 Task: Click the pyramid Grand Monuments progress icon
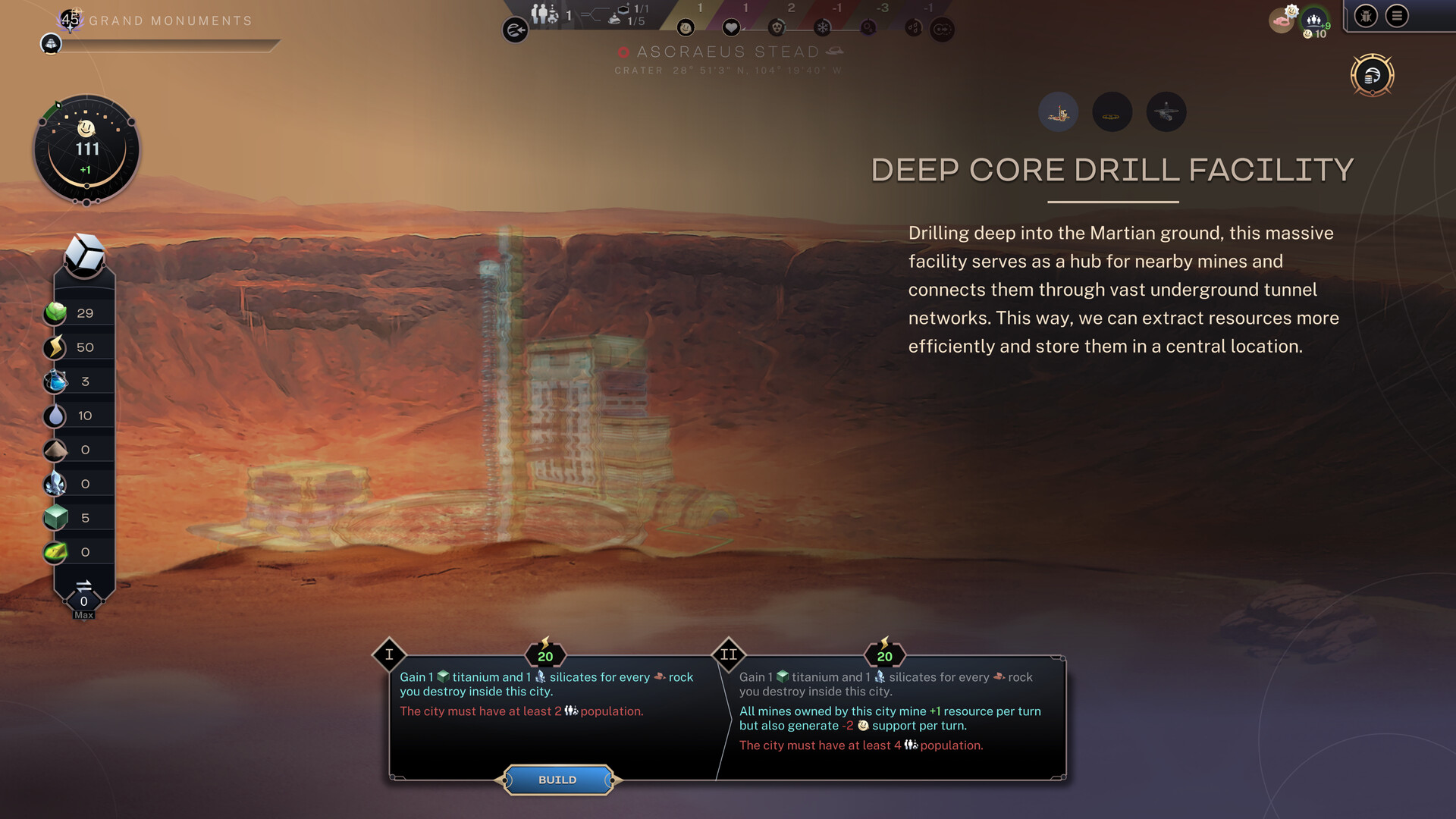pyautogui.click(x=51, y=44)
